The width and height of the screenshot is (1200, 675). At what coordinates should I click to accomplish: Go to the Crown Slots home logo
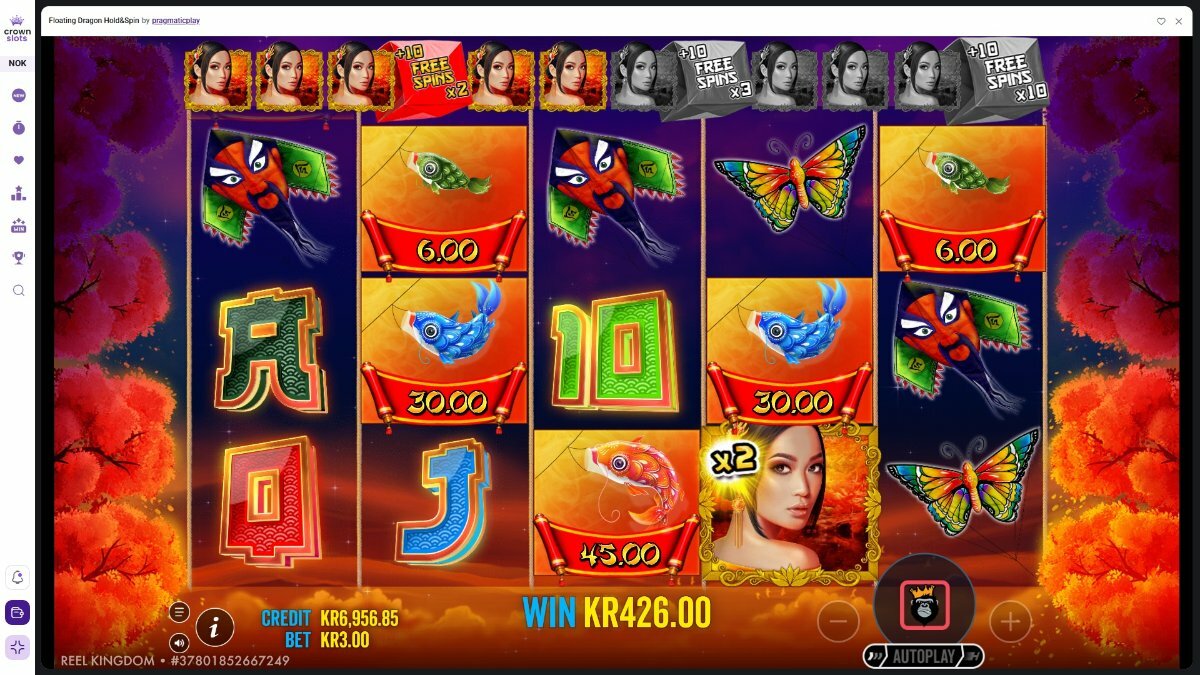coord(17,27)
